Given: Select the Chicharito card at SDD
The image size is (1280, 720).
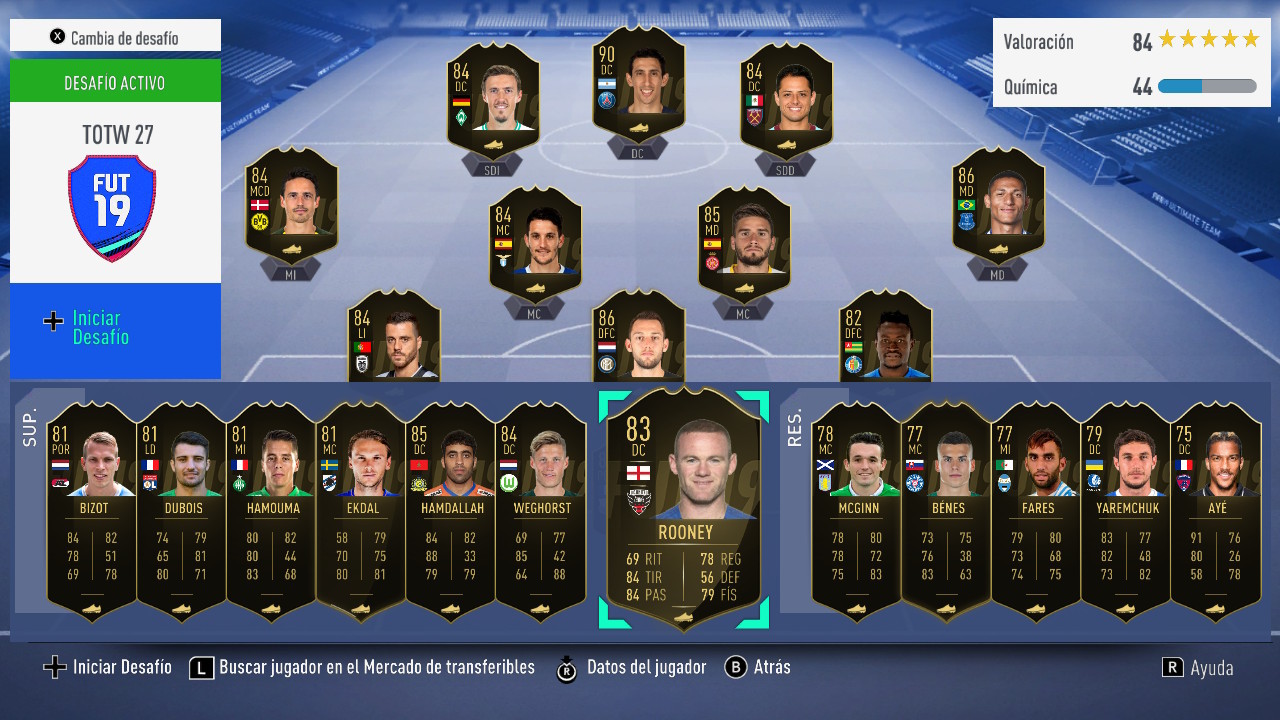Looking at the screenshot, I should tap(785, 100).
